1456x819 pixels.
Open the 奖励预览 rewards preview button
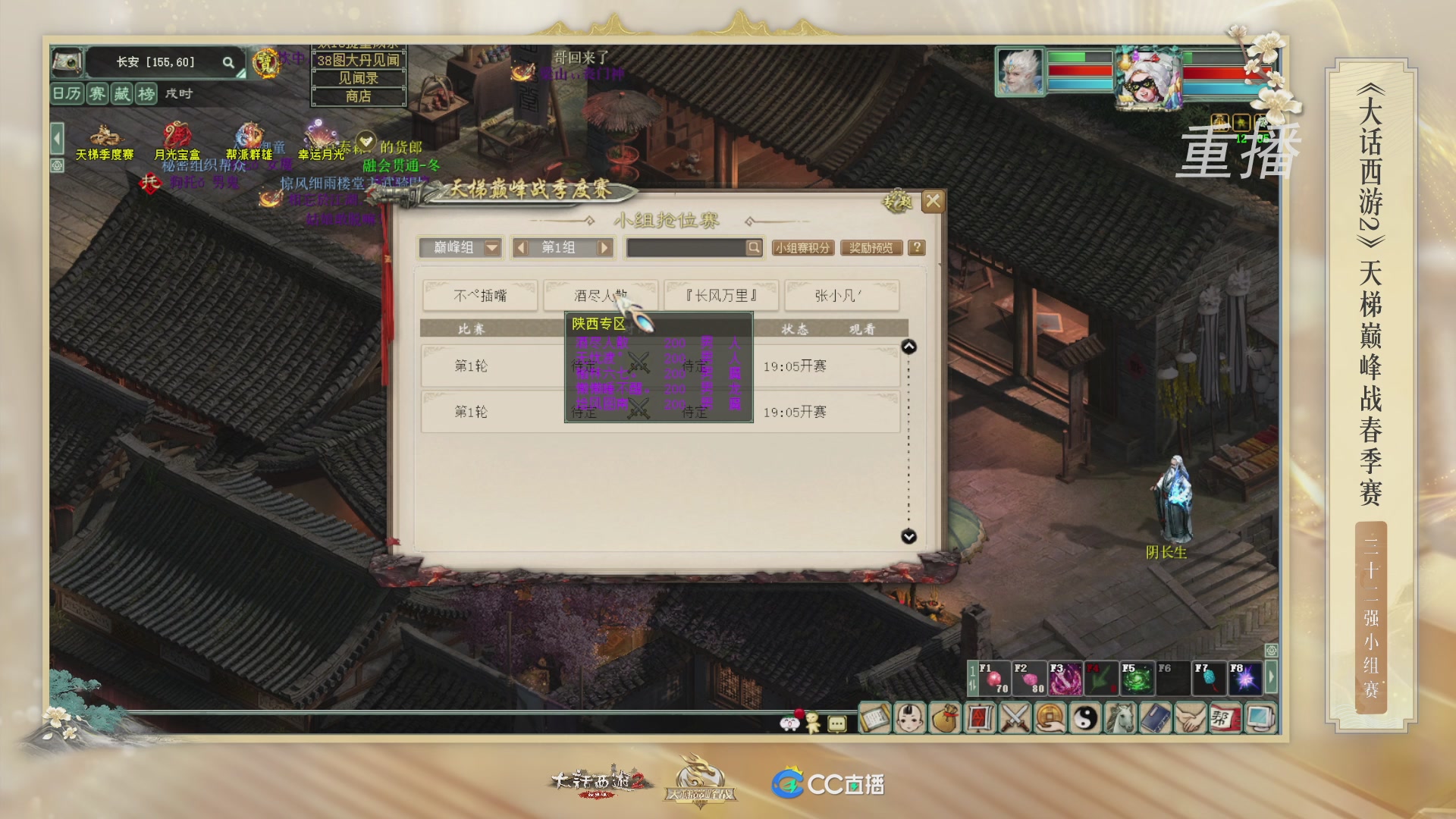871,247
